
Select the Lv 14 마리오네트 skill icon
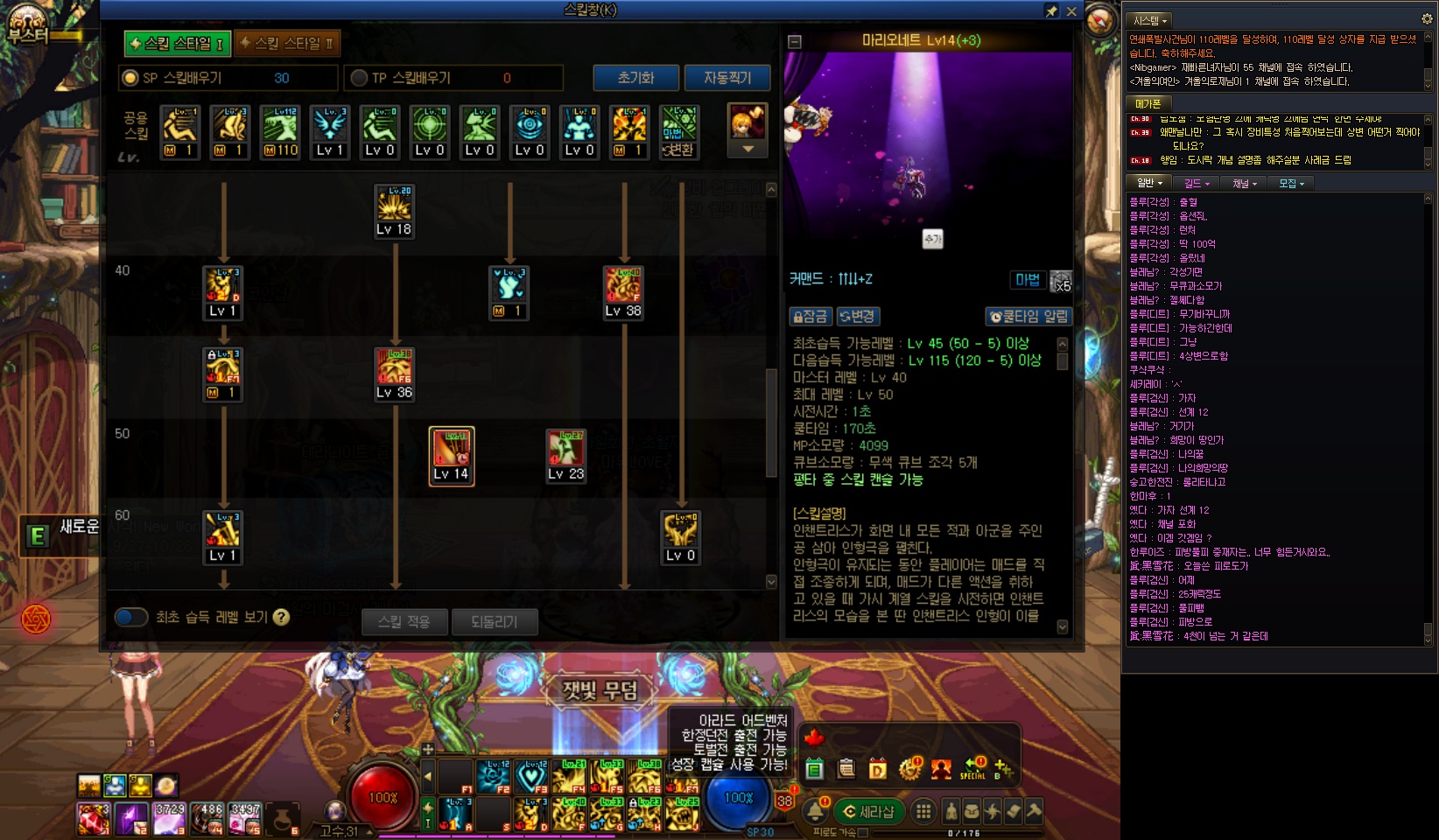click(452, 456)
